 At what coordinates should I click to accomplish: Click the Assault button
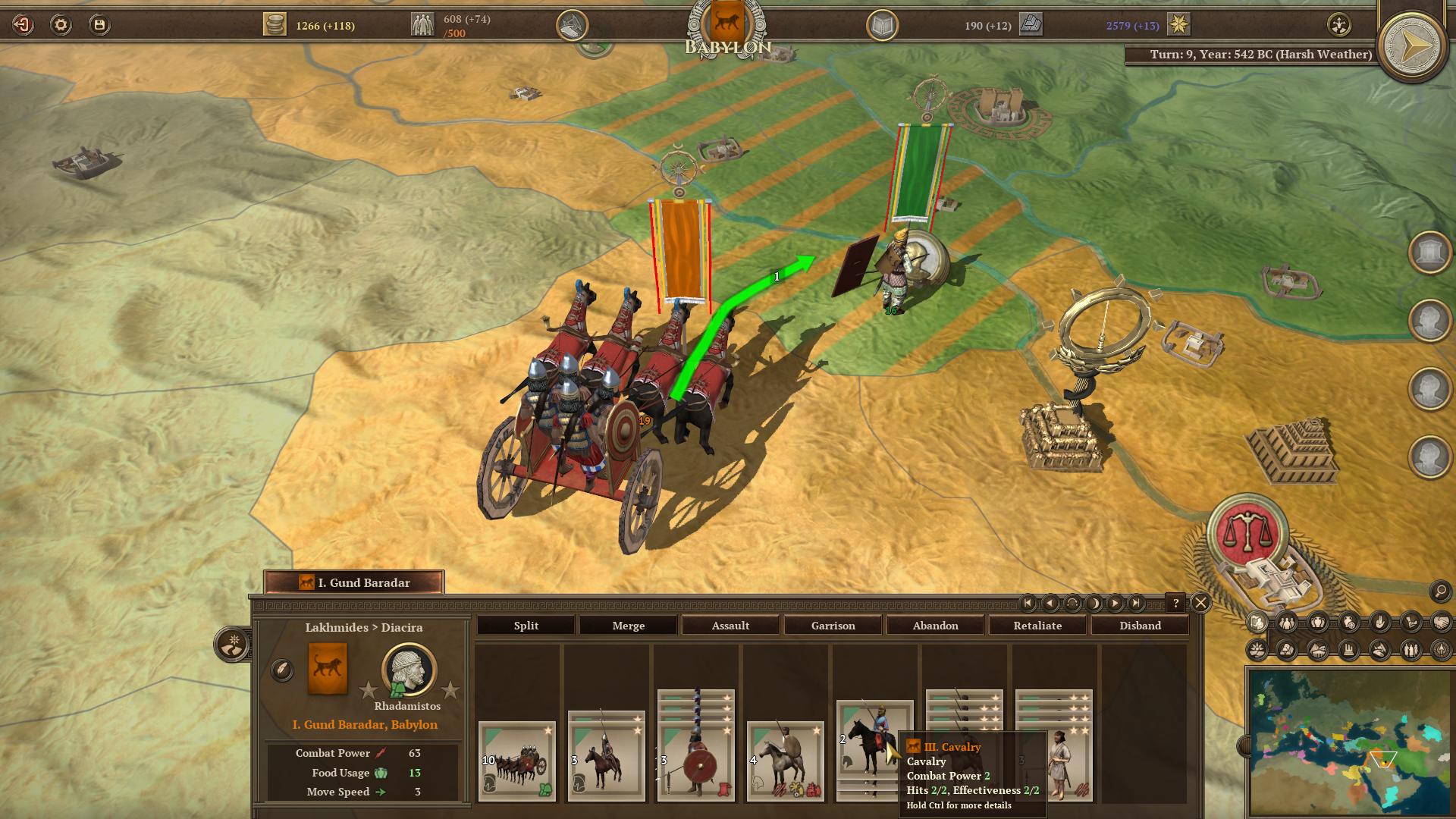(x=730, y=626)
